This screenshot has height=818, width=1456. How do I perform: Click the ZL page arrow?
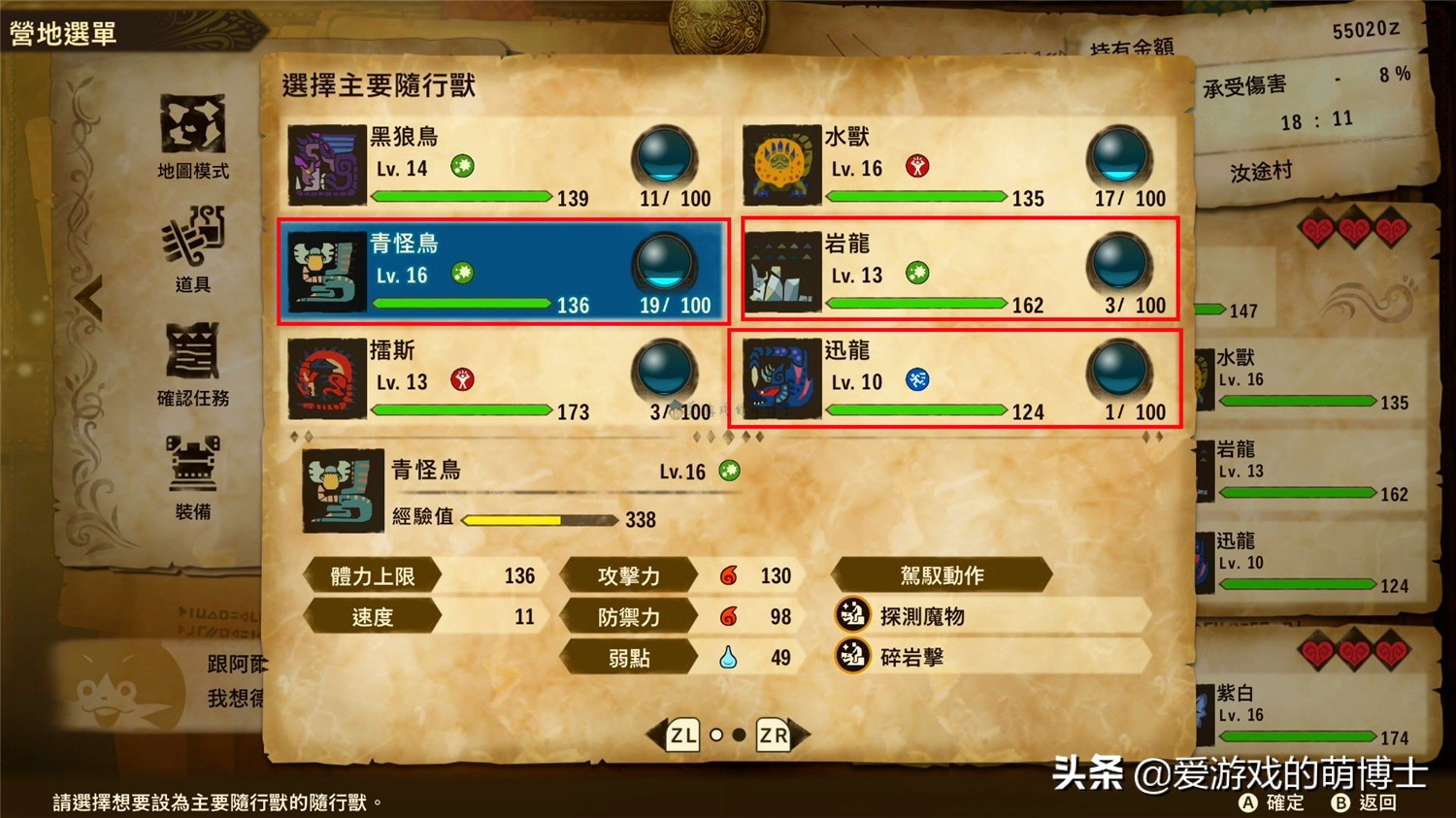pos(682,735)
